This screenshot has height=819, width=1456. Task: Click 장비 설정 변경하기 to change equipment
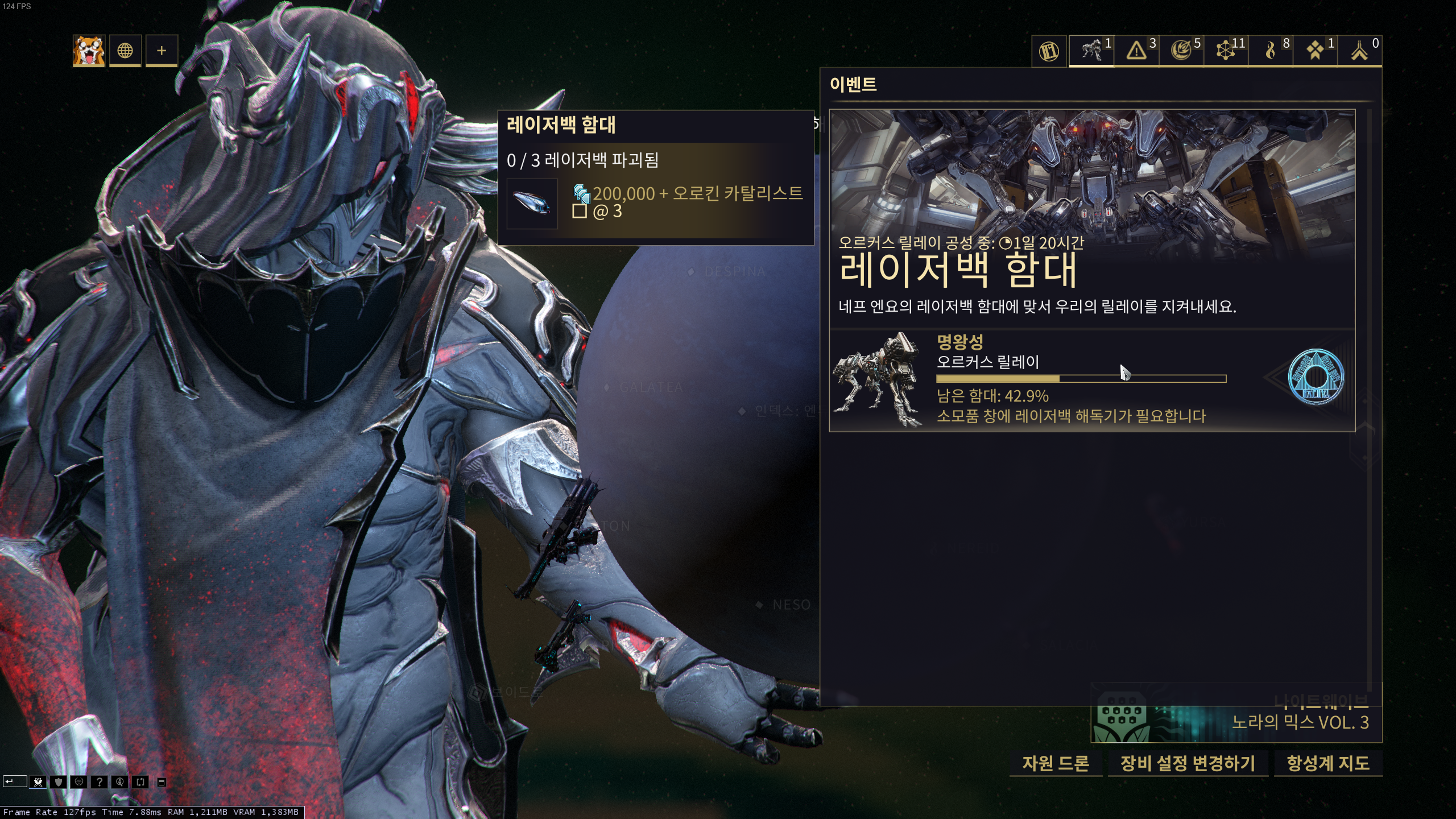click(x=1188, y=764)
